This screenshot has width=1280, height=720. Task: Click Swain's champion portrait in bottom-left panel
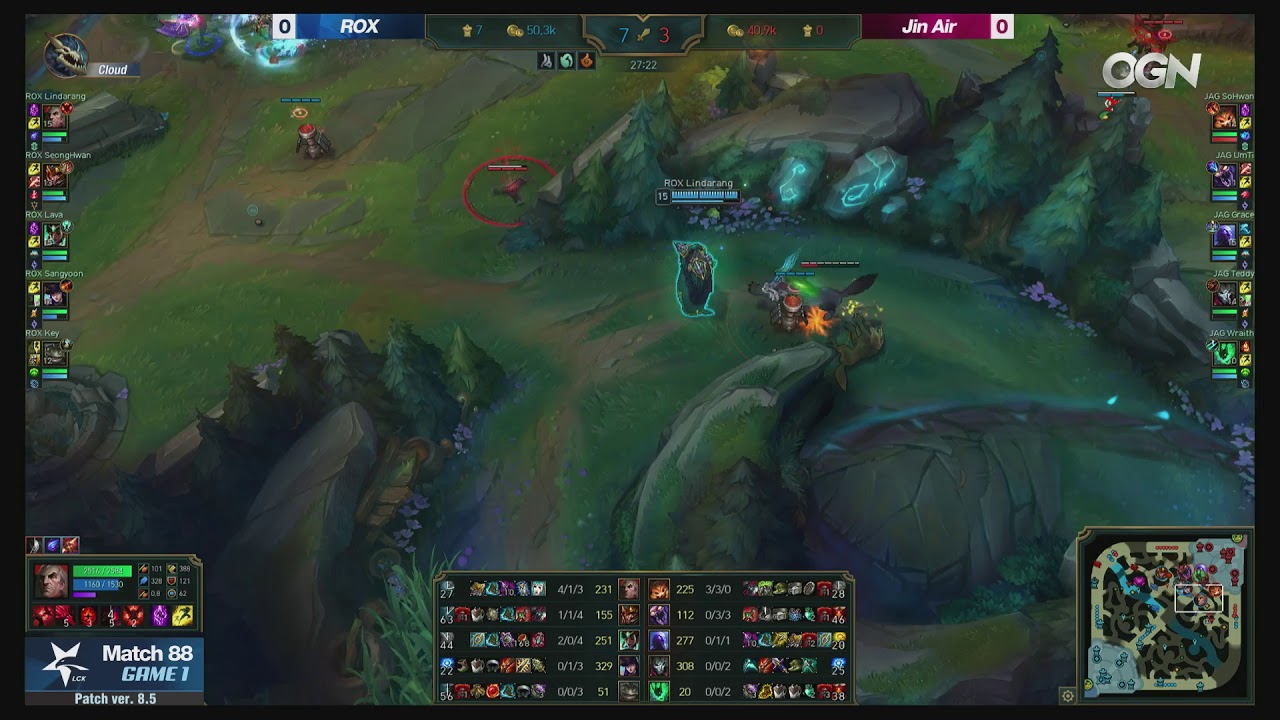pos(52,580)
